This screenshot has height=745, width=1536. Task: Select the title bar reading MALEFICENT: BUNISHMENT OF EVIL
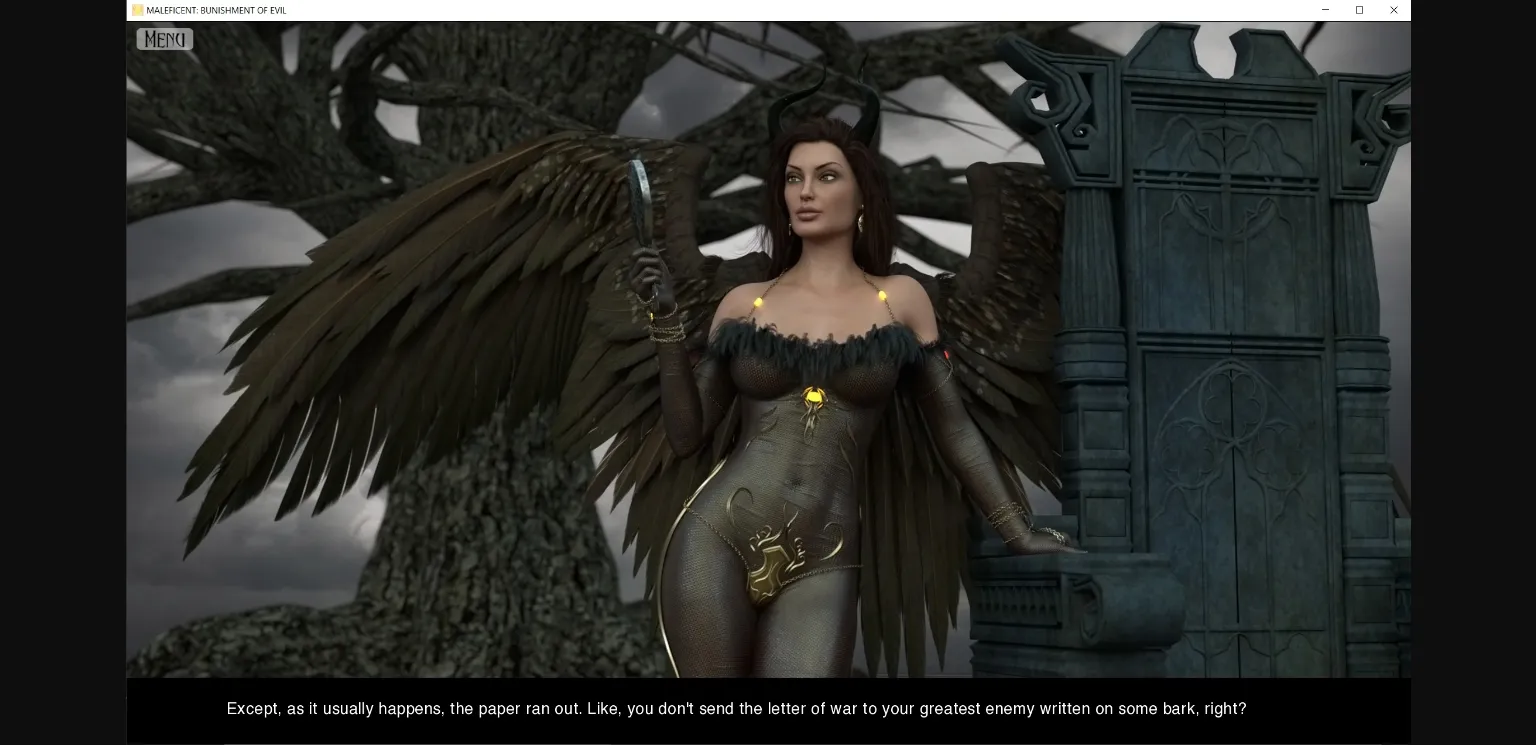215,10
